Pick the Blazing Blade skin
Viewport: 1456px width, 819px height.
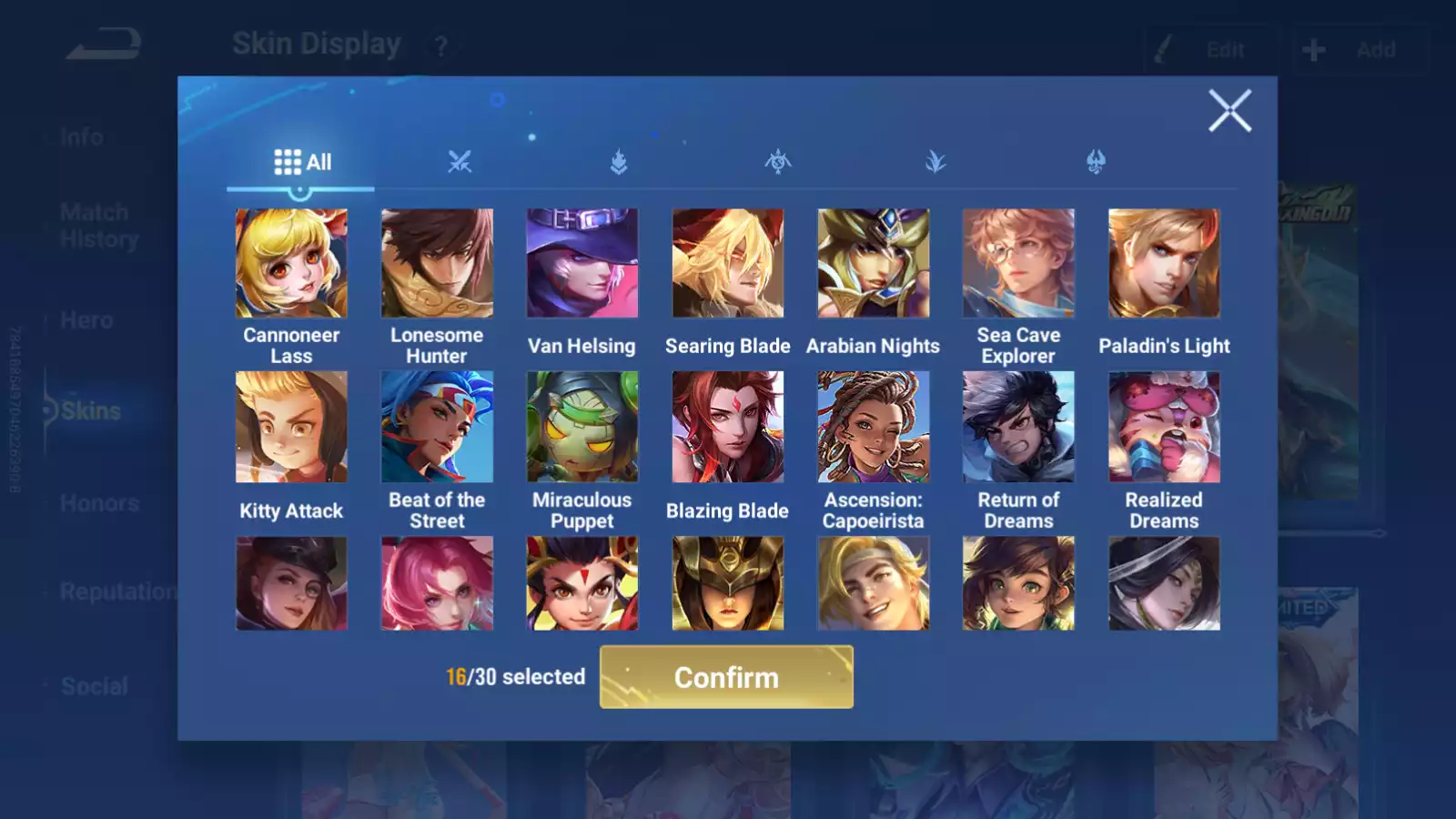pos(728,427)
